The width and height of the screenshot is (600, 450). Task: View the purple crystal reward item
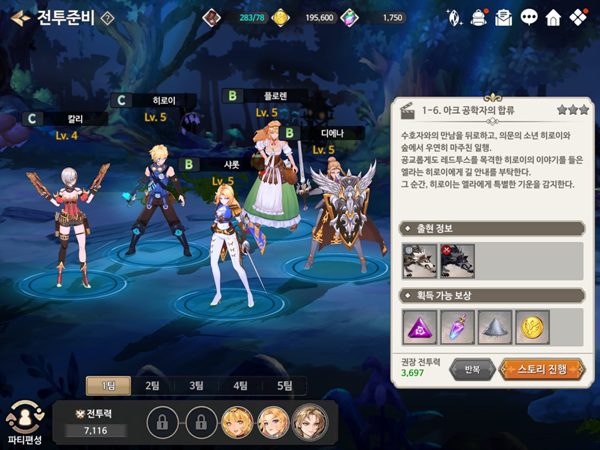pyautogui.click(x=455, y=325)
